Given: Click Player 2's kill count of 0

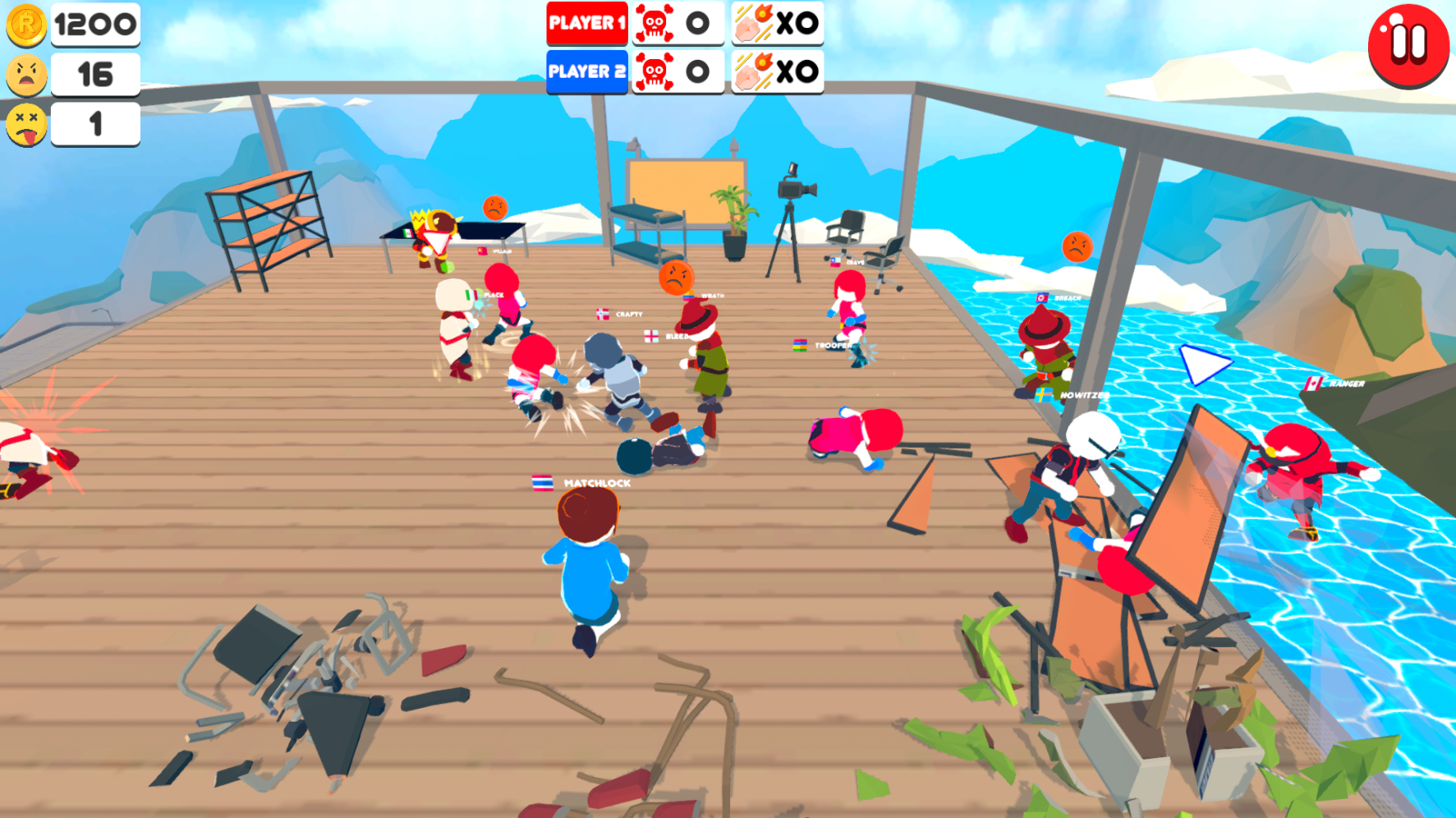Looking at the screenshot, I should click(697, 72).
